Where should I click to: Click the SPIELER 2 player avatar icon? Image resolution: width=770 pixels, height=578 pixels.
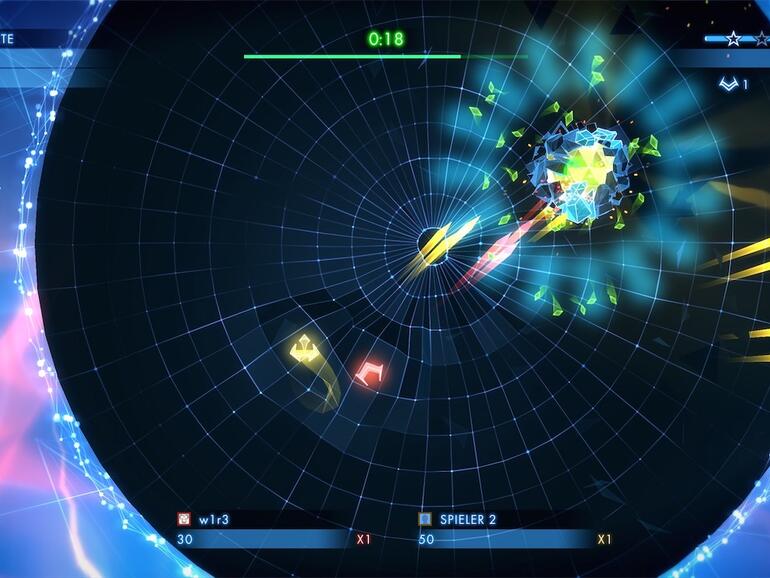425,519
